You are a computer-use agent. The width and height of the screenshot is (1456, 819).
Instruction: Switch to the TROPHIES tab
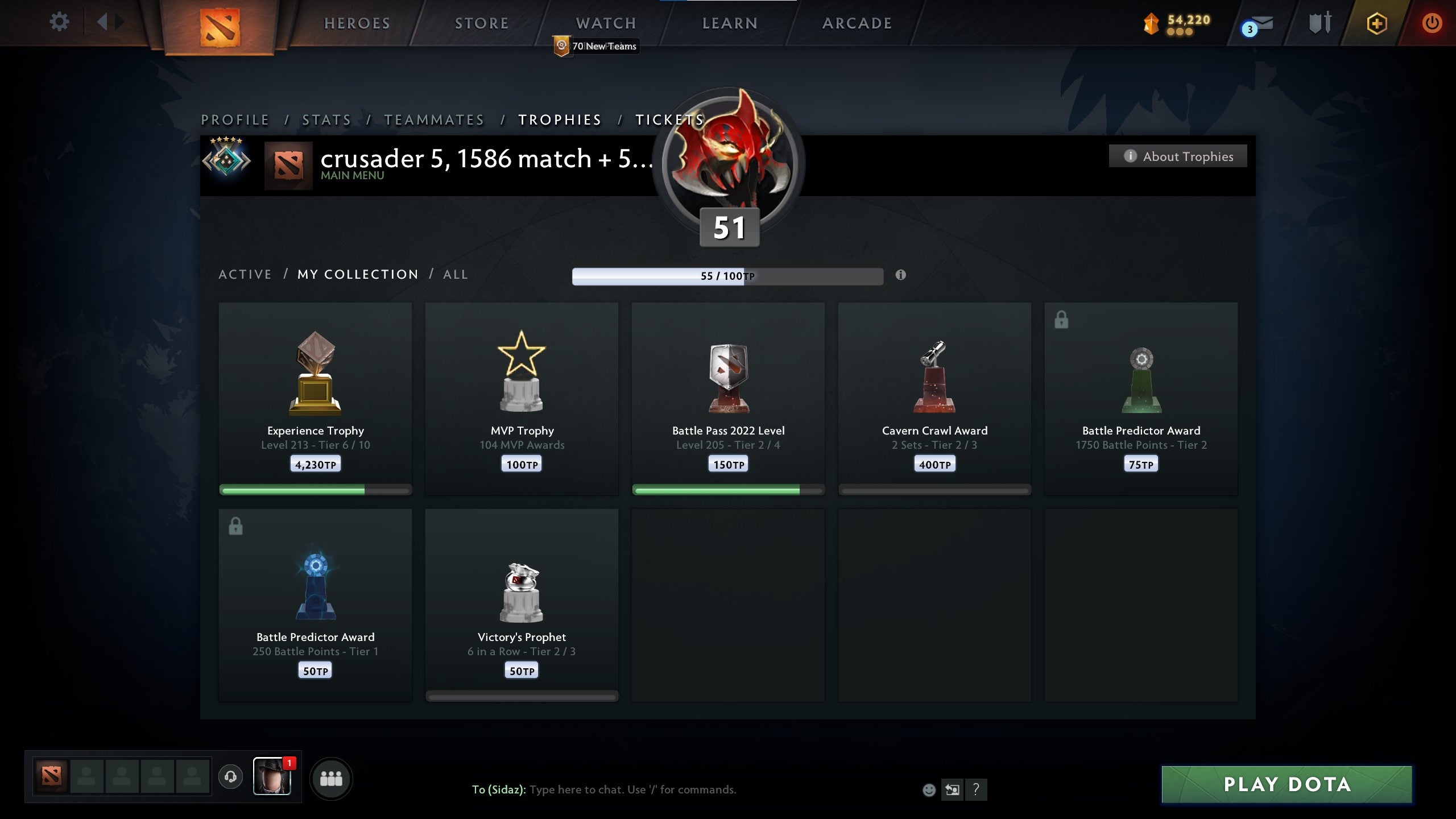(x=560, y=120)
